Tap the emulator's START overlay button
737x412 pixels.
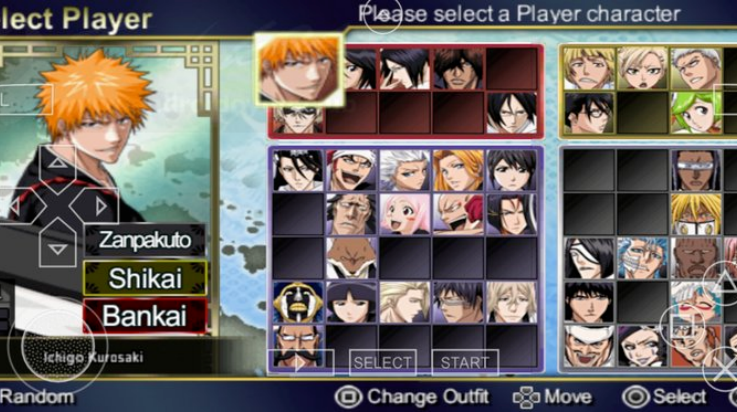[x=465, y=362]
